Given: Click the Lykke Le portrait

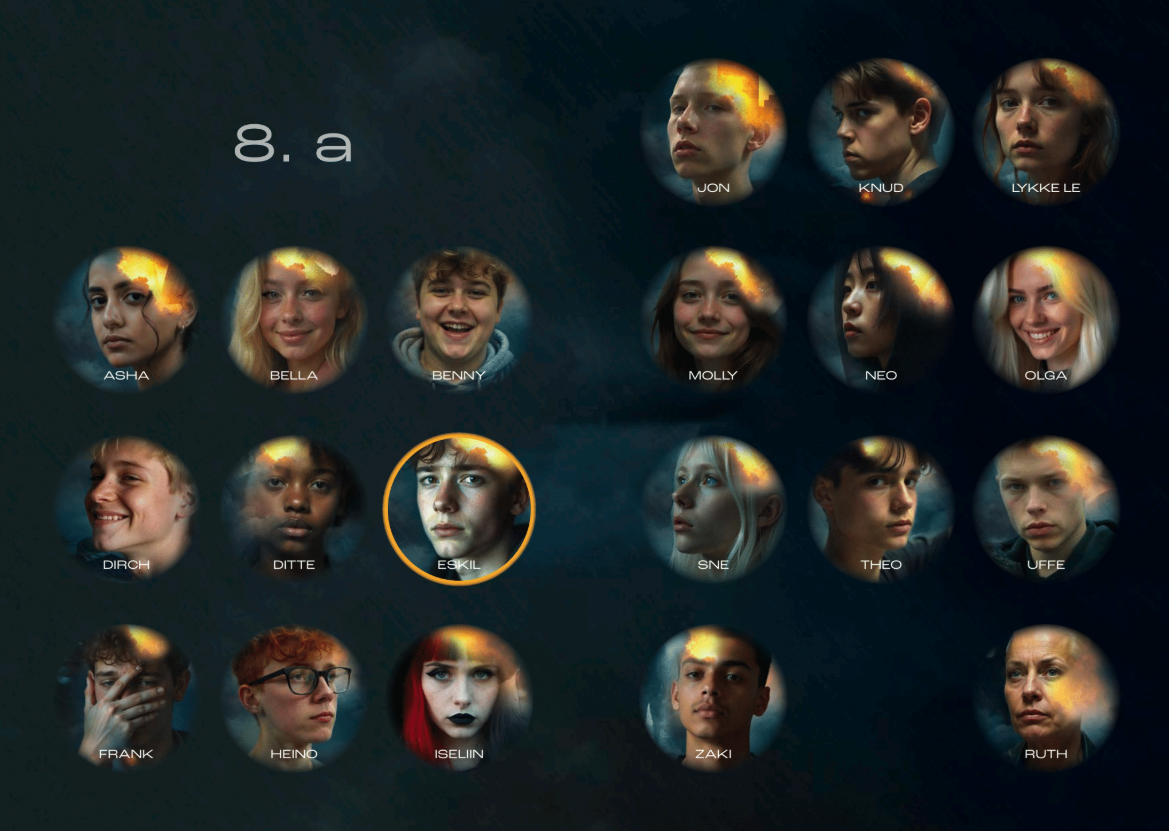Looking at the screenshot, I should click(1046, 130).
